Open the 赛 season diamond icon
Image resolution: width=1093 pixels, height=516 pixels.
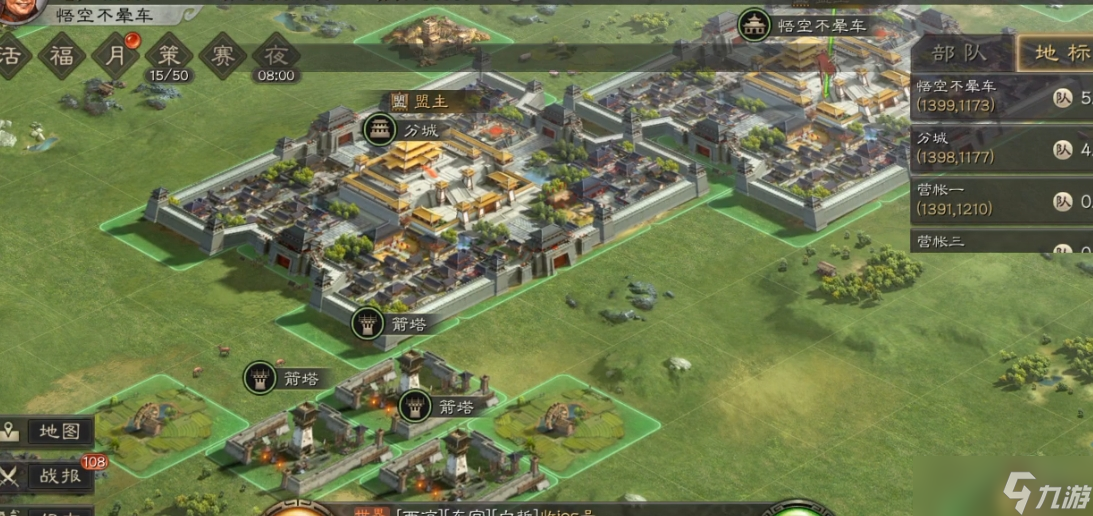click(222, 54)
